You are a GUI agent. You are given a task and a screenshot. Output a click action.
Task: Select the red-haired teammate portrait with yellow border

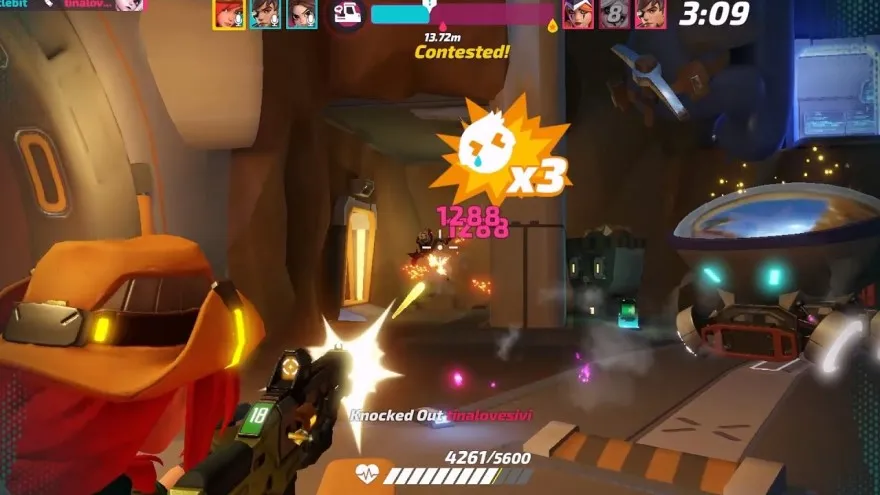tap(229, 13)
